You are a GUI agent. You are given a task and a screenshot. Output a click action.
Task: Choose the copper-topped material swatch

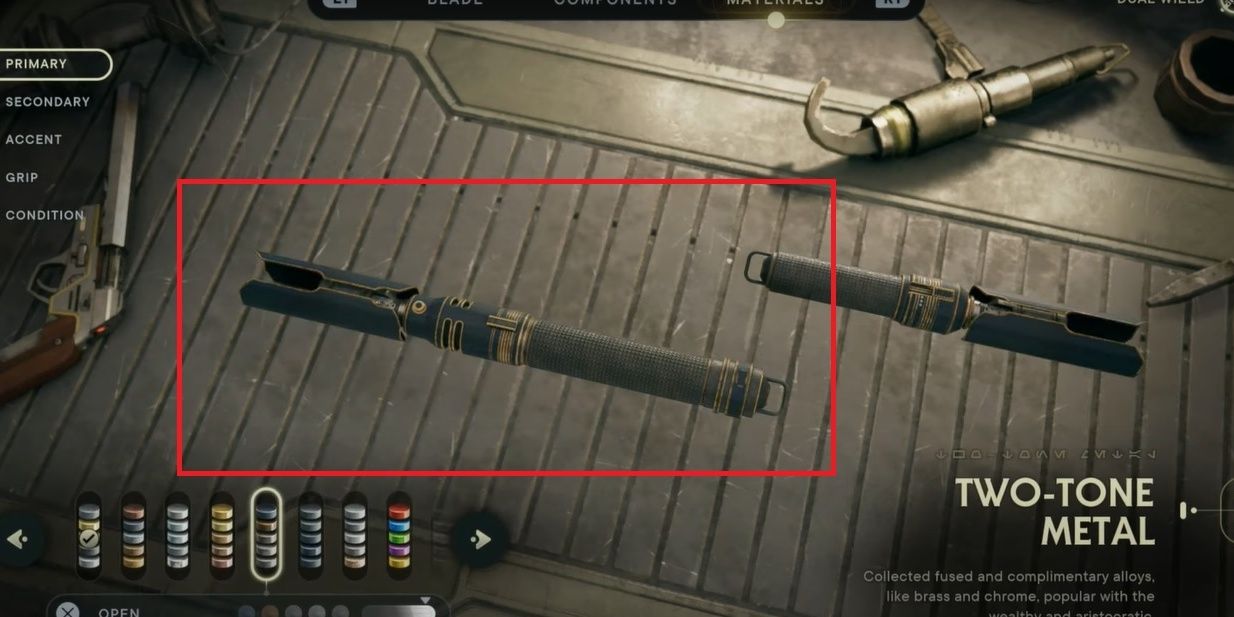[134, 535]
